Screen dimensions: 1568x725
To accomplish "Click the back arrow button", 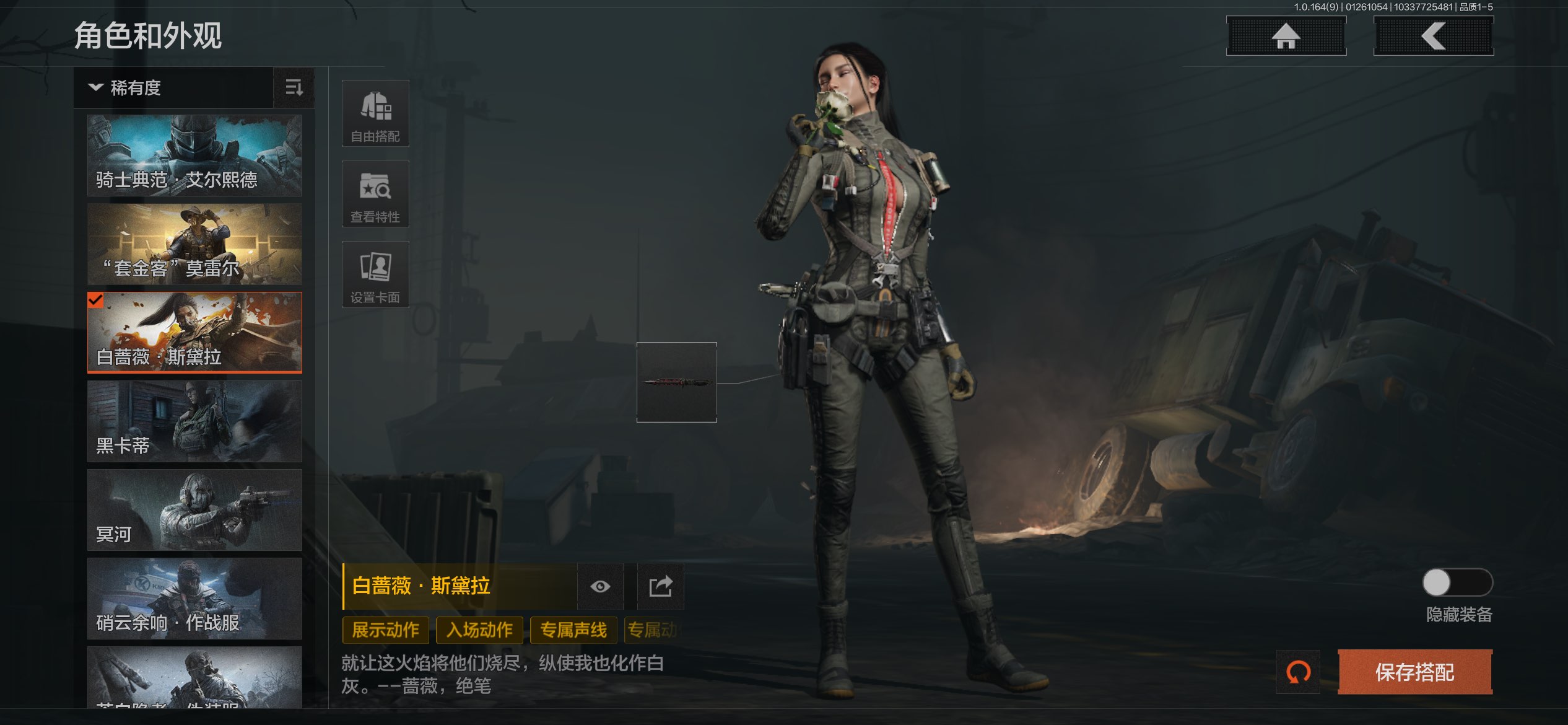I will (x=1433, y=36).
